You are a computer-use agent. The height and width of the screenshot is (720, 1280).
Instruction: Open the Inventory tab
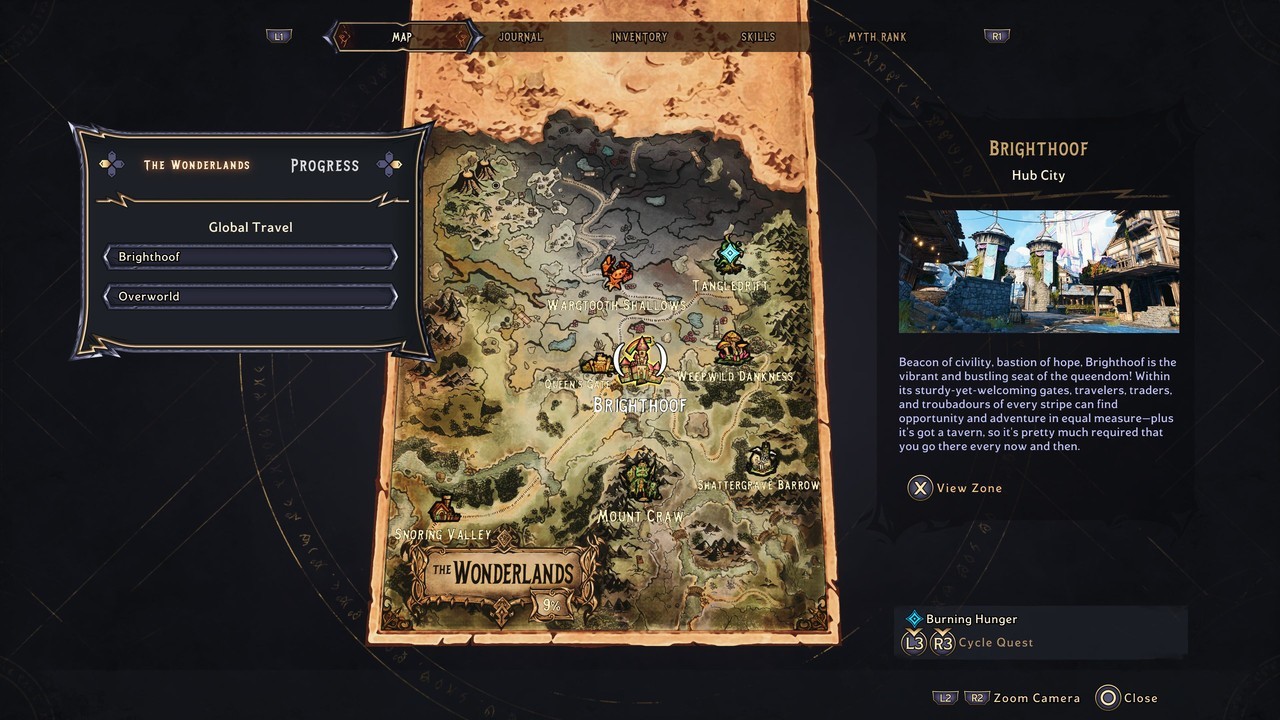point(639,37)
